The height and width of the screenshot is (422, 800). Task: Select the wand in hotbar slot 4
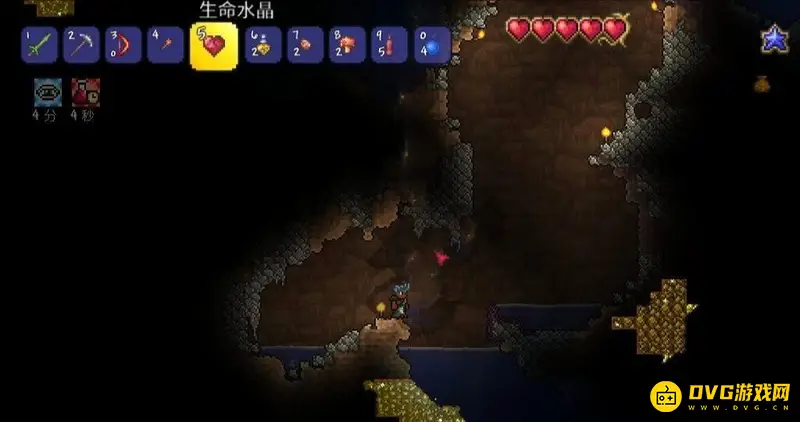[165, 45]
